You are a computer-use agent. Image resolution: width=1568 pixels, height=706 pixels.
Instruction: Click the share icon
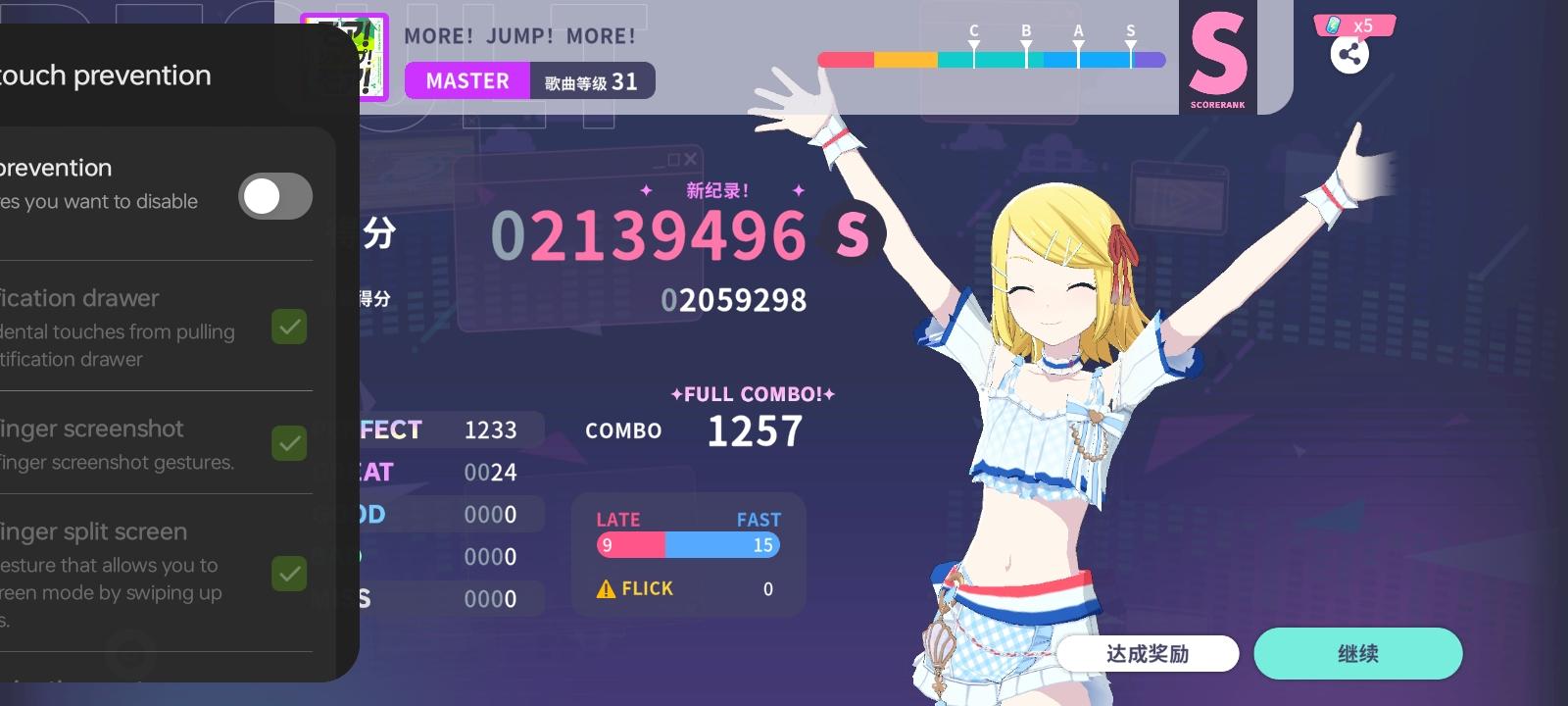[x=1351, y=55]
